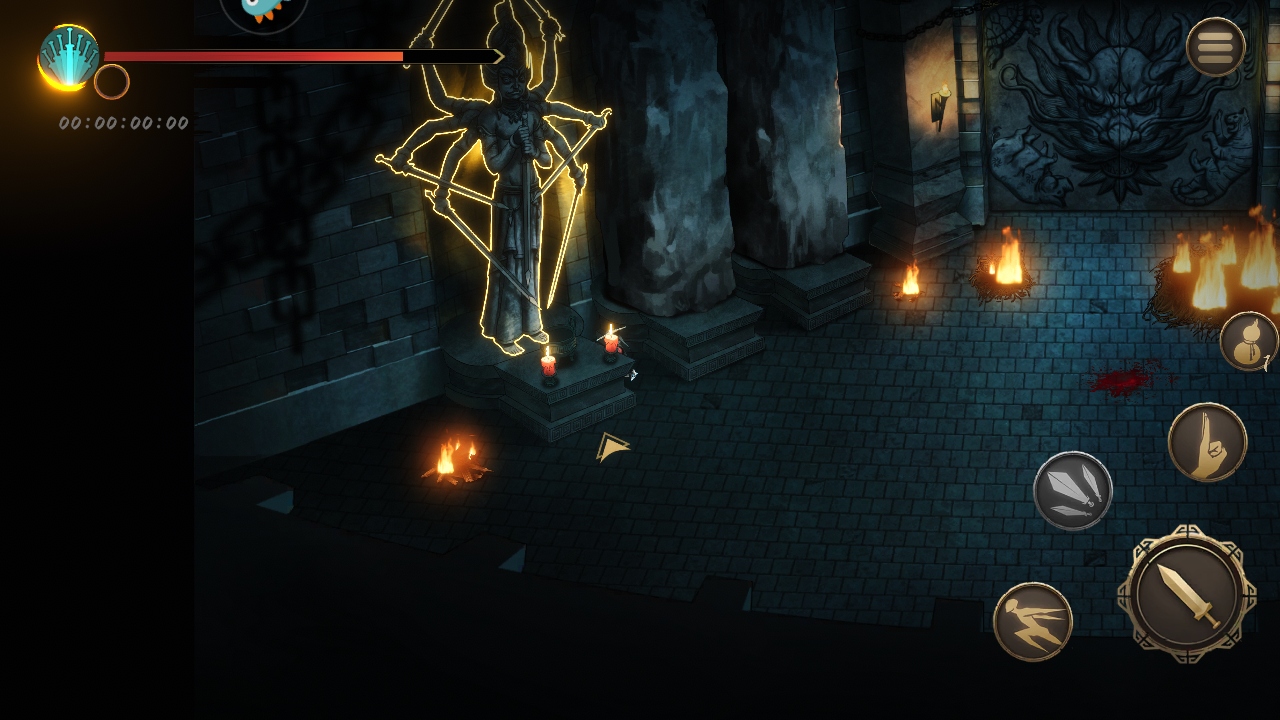Activate the pointing finger skill

point(1207,442)
